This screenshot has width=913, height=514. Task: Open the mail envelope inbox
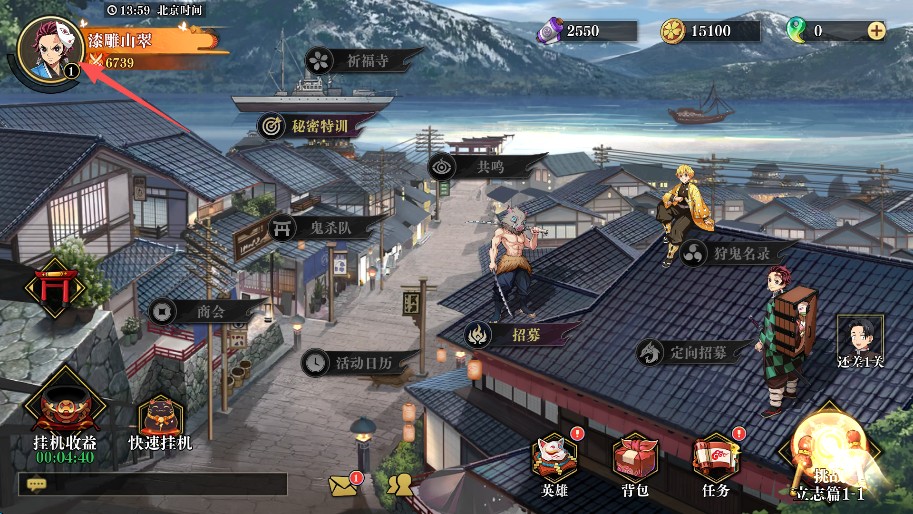click(x=343, y=485)
